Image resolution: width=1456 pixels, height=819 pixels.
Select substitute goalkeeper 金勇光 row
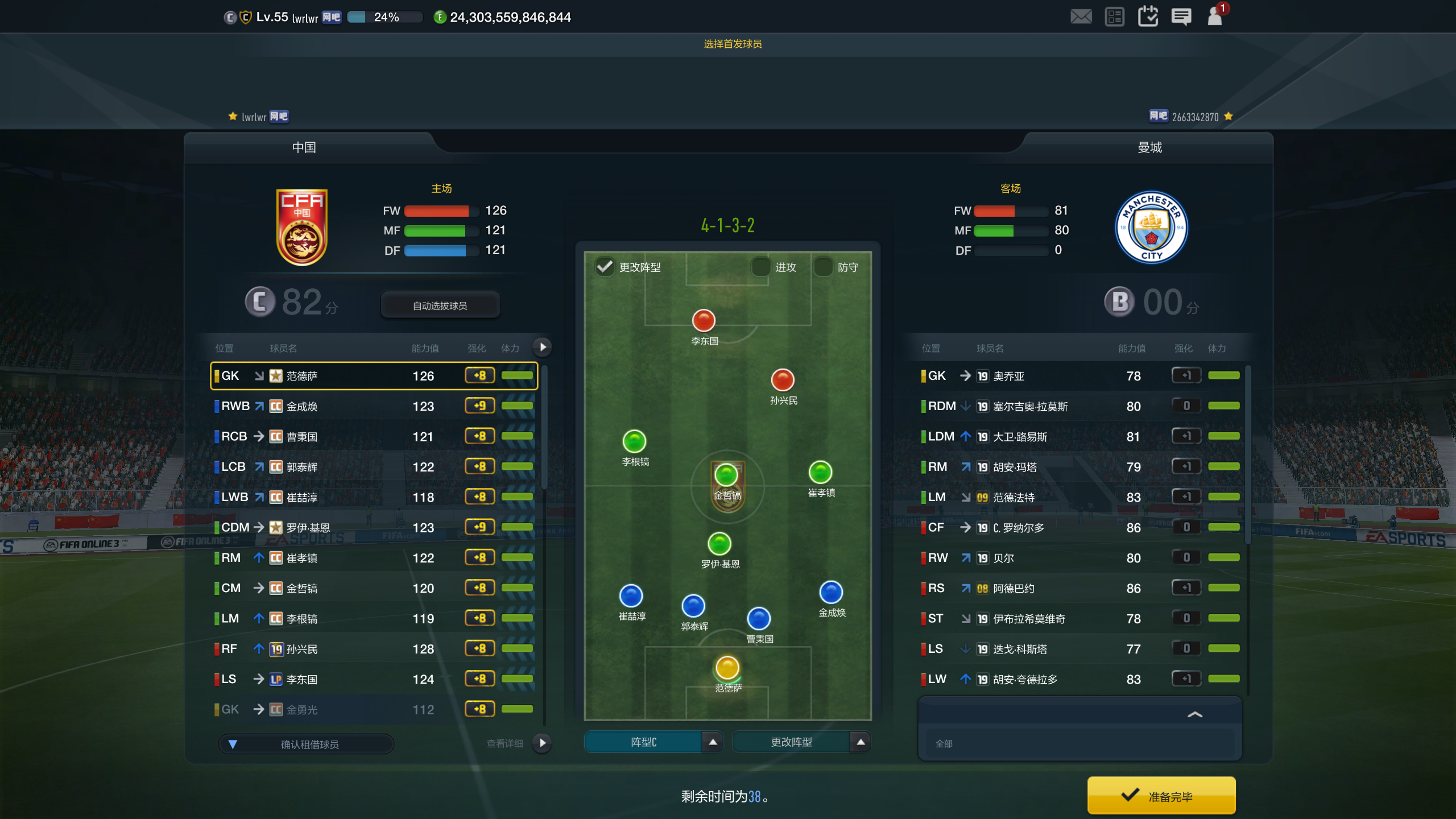tap(374, 709)
